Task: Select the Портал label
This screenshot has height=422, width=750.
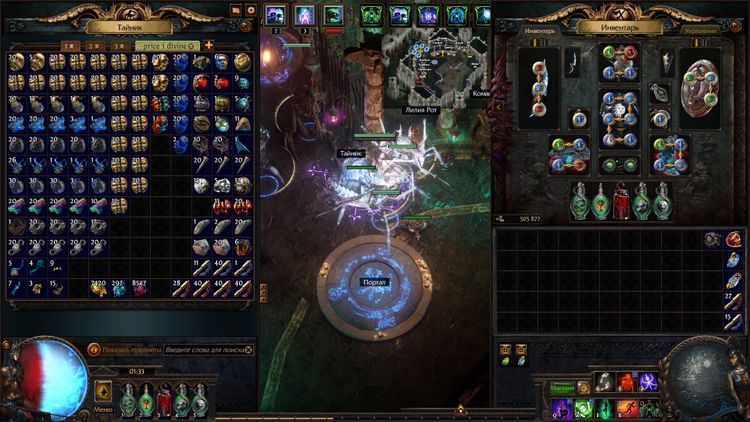Action: (x=375, y=283)
